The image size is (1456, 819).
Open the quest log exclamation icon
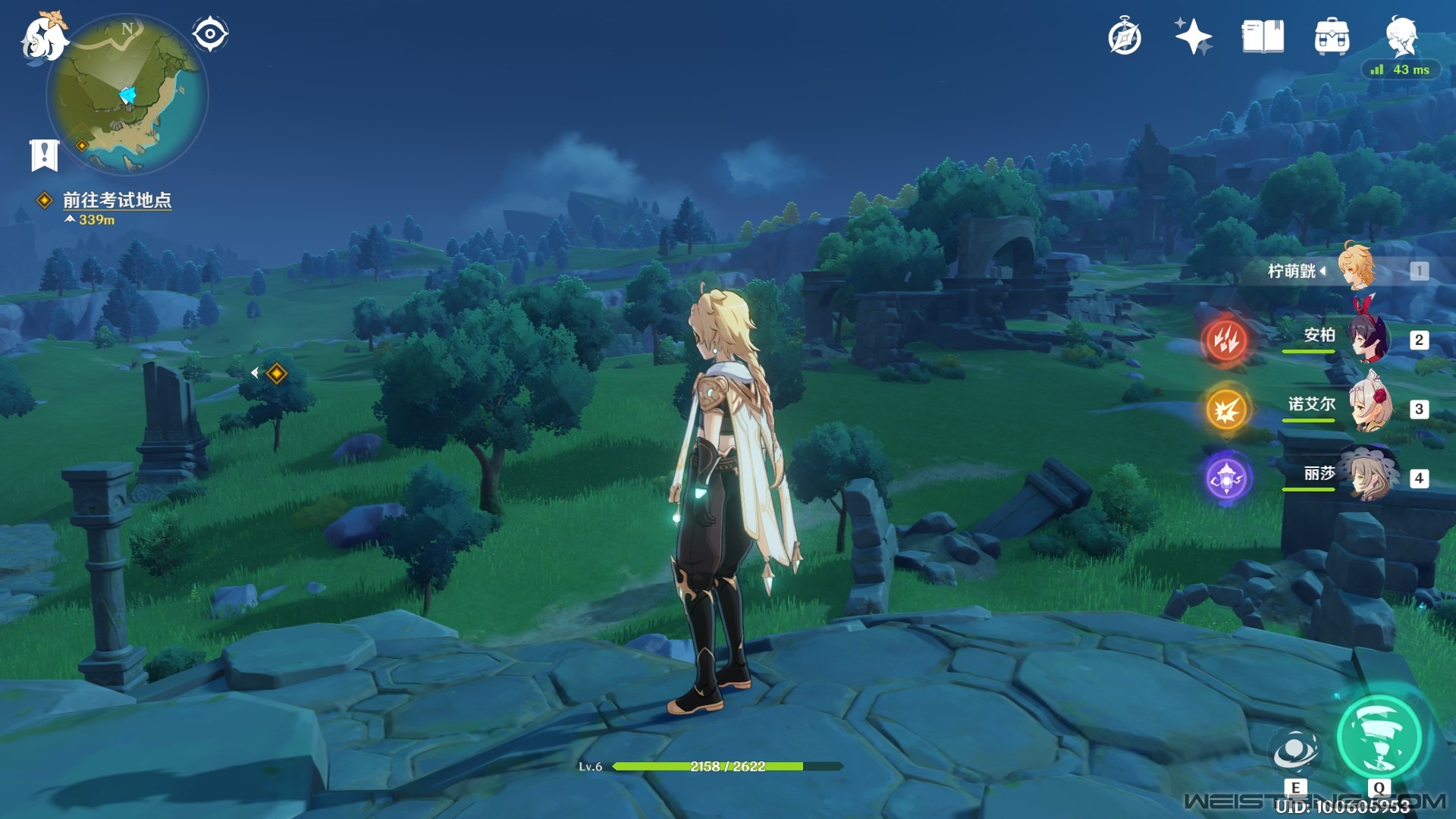click(x=44, y=155)
